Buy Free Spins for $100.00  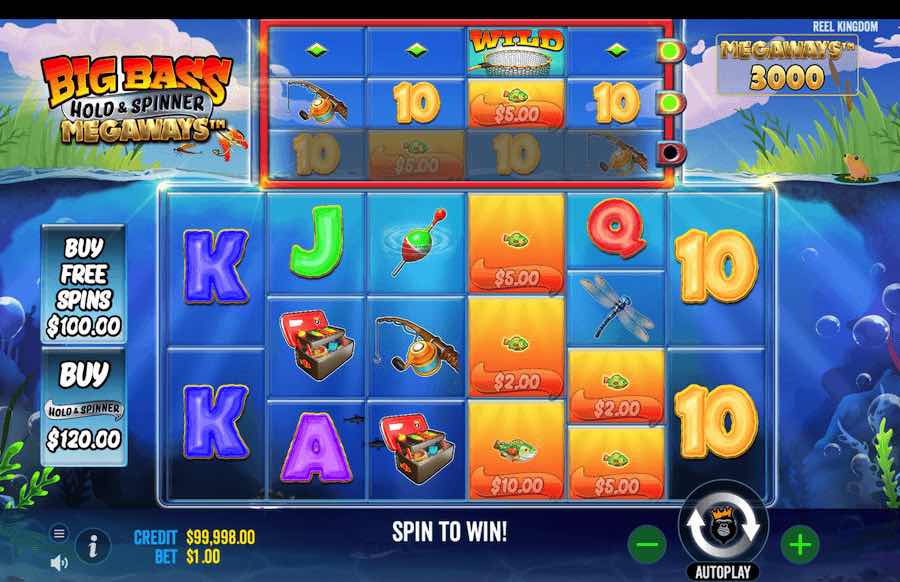tap(83, 285)
